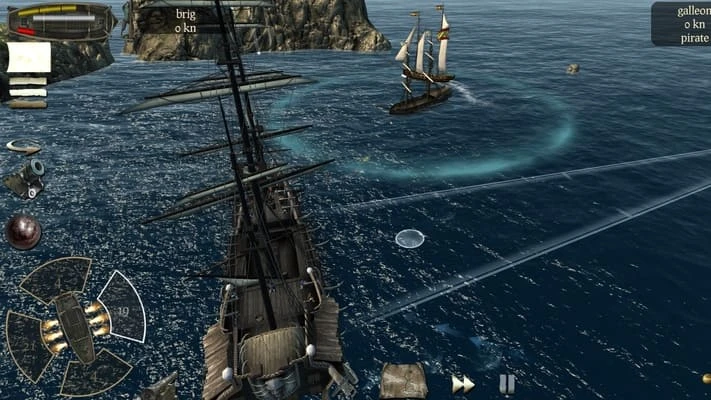Fire the starboard broadside wheel segment

(x=122, y=307)
